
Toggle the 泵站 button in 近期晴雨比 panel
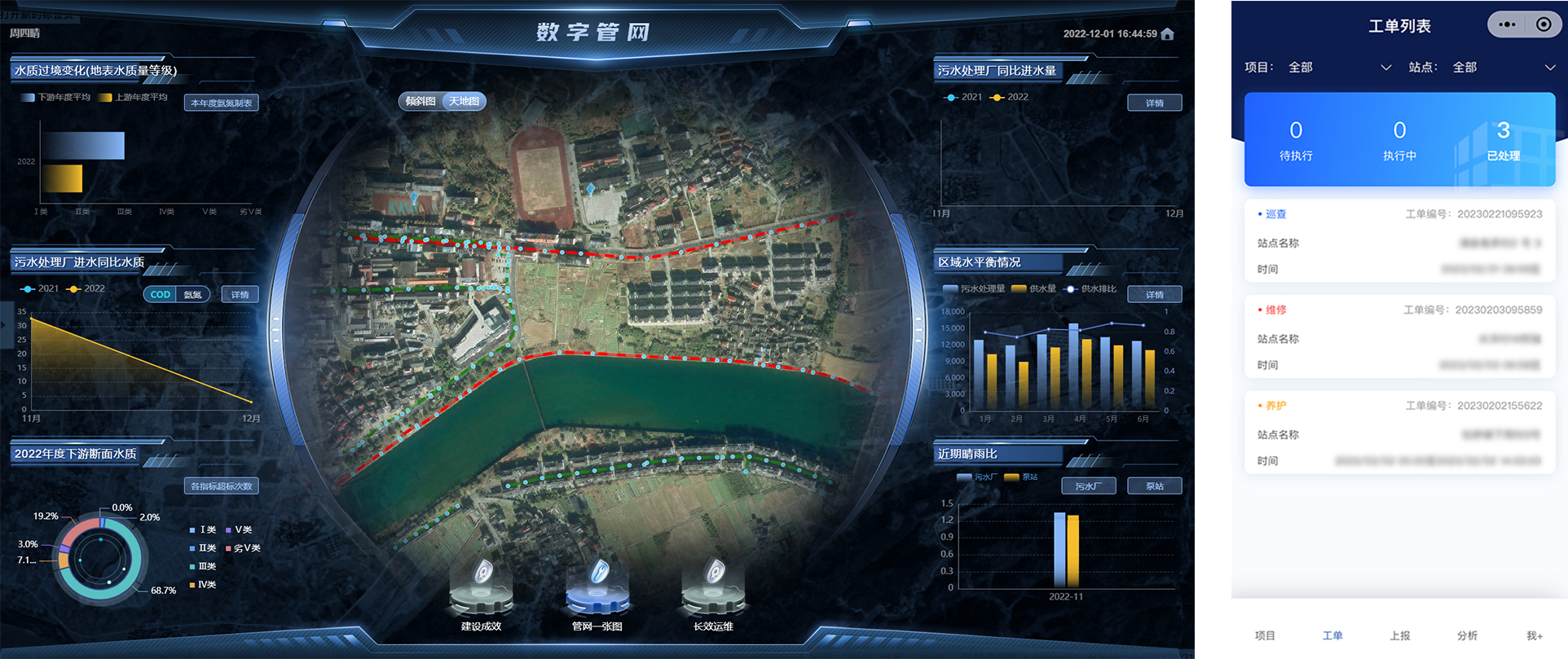coord(1154,485)
